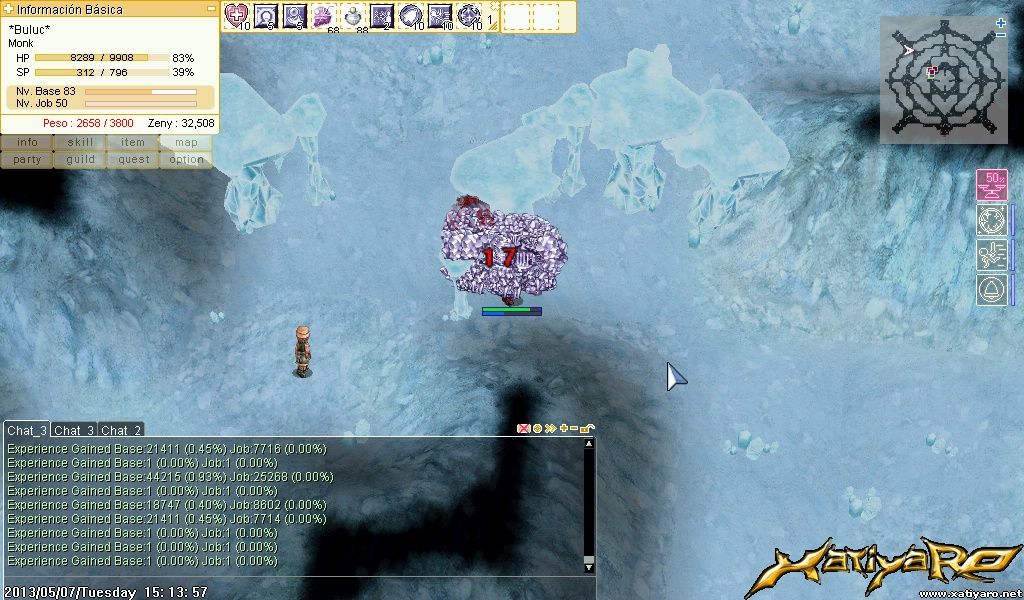Click the red X chat button
Image resolution: width=1024 pixels, height=600 pixels.
point(523,428)
